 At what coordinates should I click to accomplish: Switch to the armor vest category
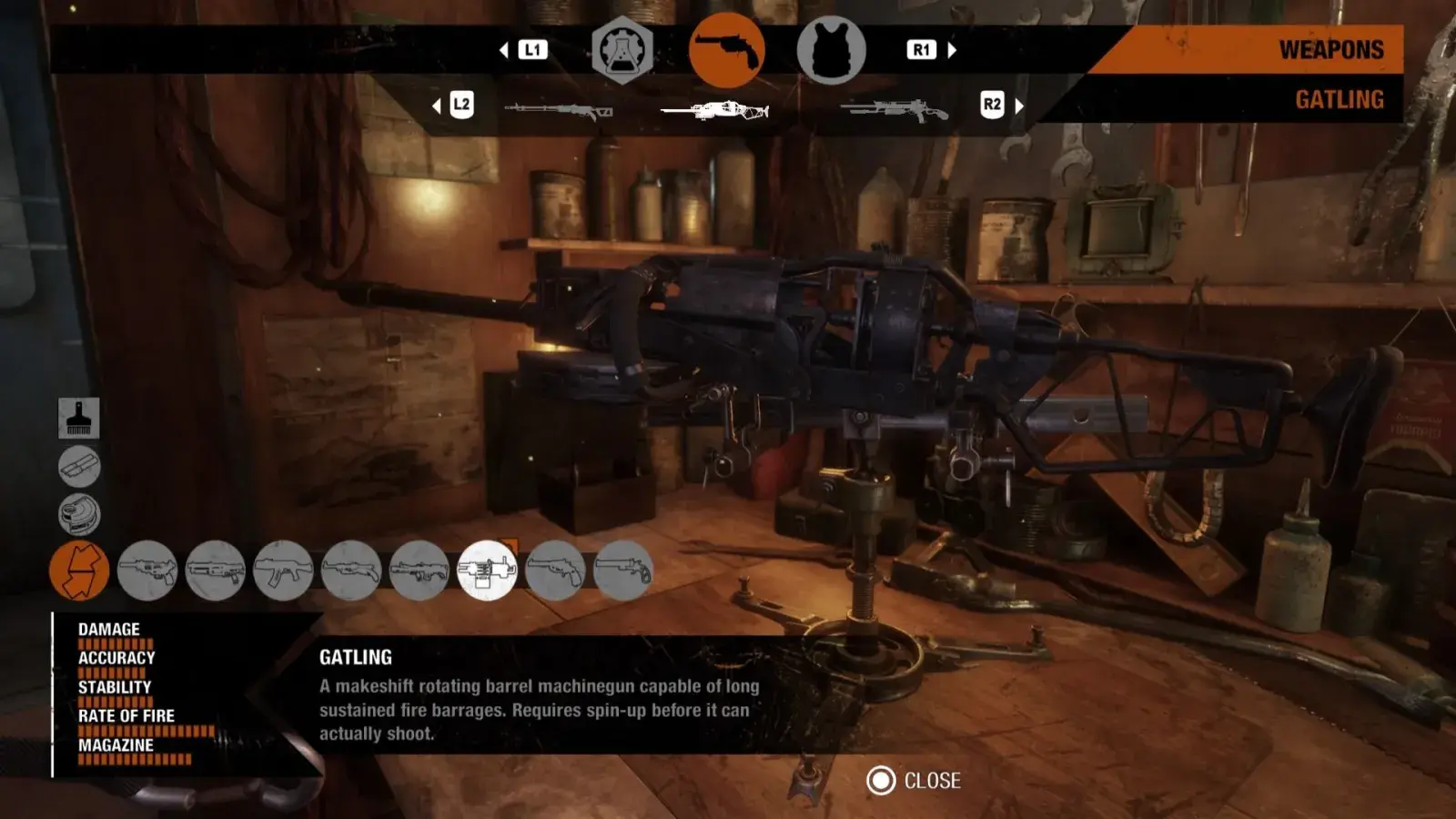[831, 51]
